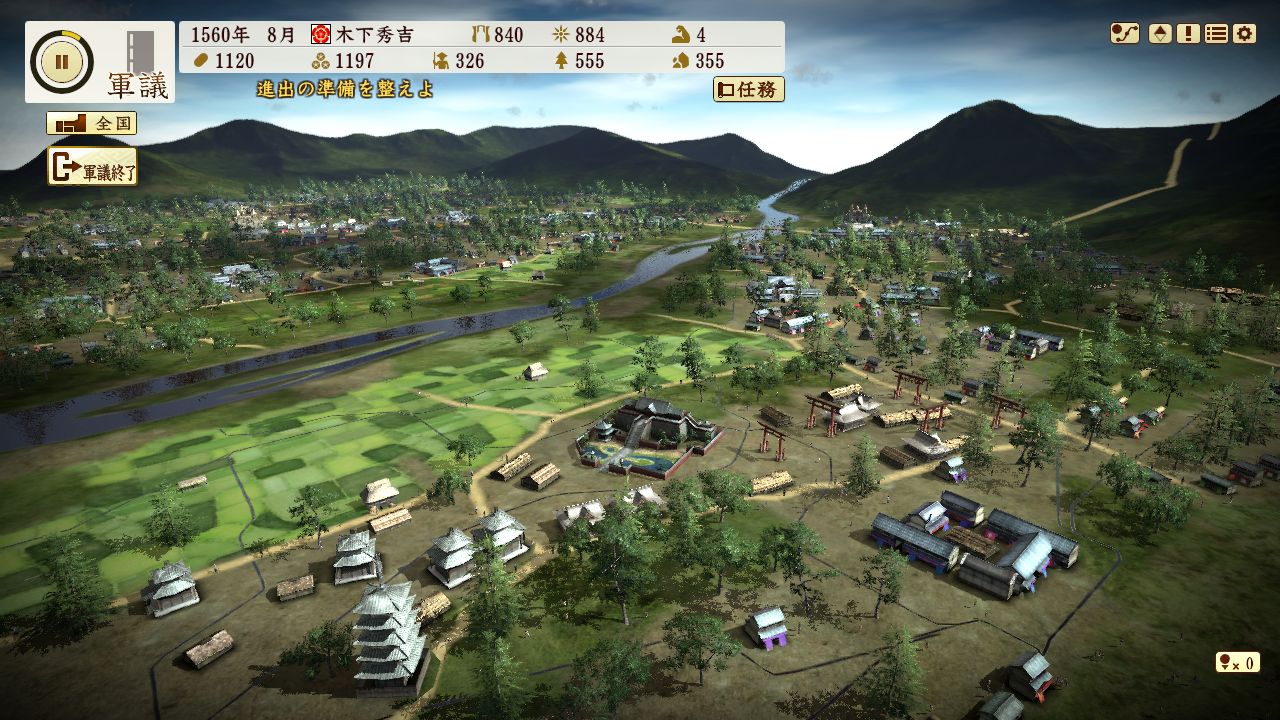Click the soldier count icon showing 326

coord(441,60)
